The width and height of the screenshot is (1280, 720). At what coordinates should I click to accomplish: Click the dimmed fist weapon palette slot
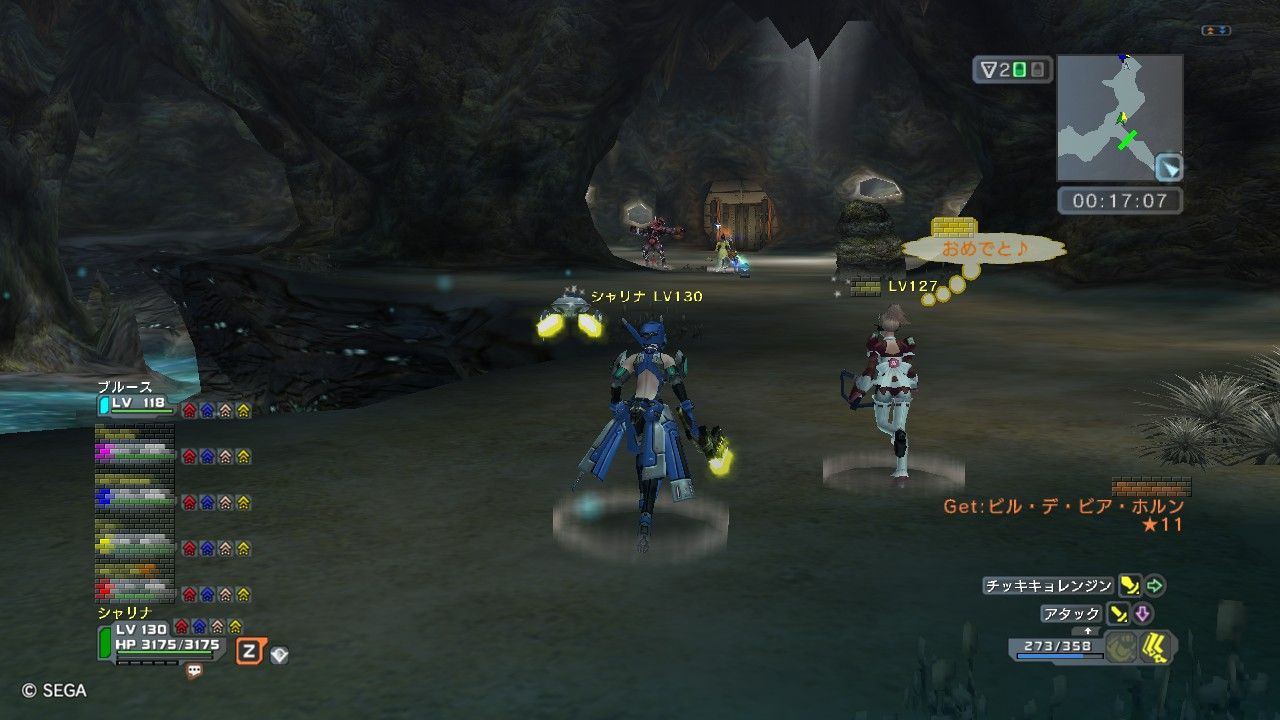click(1120, 646)
